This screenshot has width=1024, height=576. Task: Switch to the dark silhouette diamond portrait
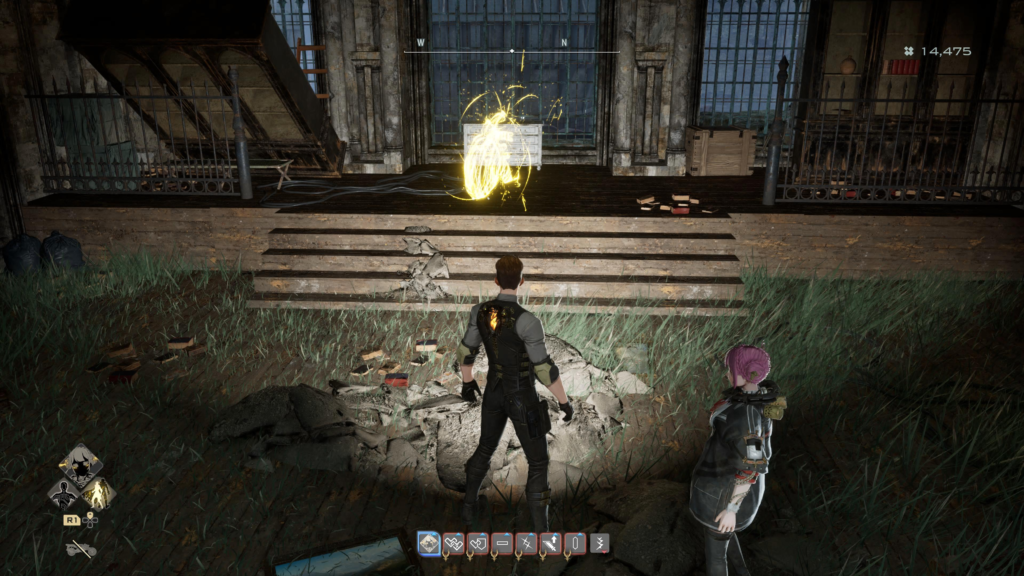tap(63, 492)
